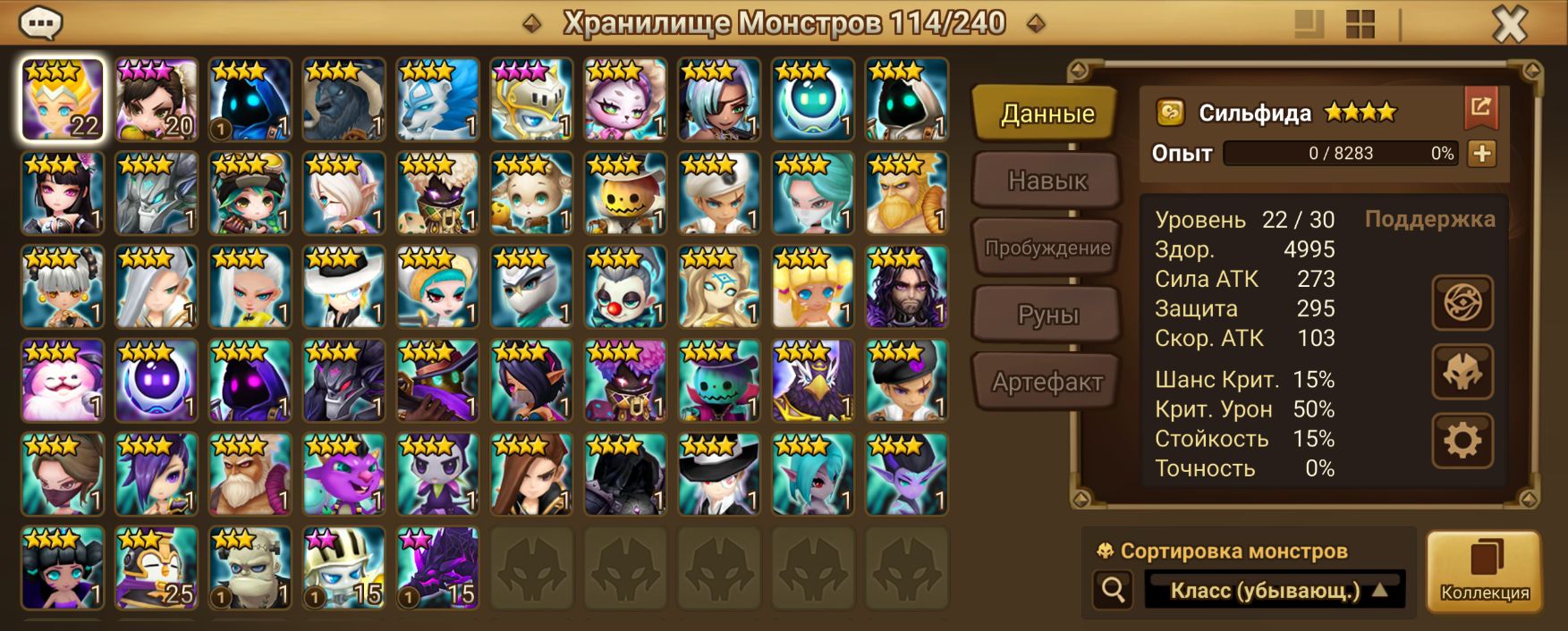Open the Коллекция collection button
This screenshot has width=1568, height=631.
1484,571
